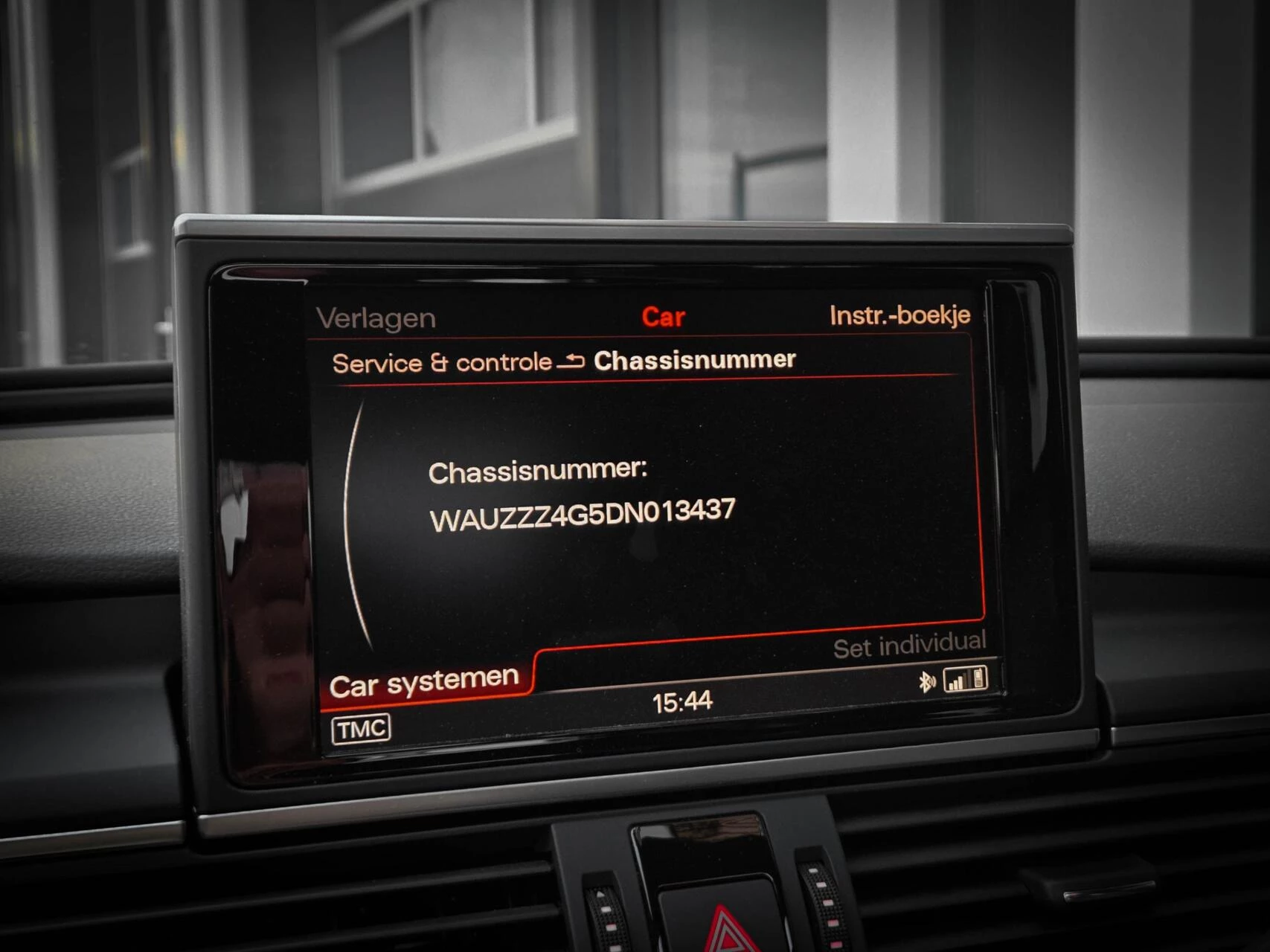Select the Bluetooth status icon
This screenshot has width=1270, height=952.
click(927, 681)
